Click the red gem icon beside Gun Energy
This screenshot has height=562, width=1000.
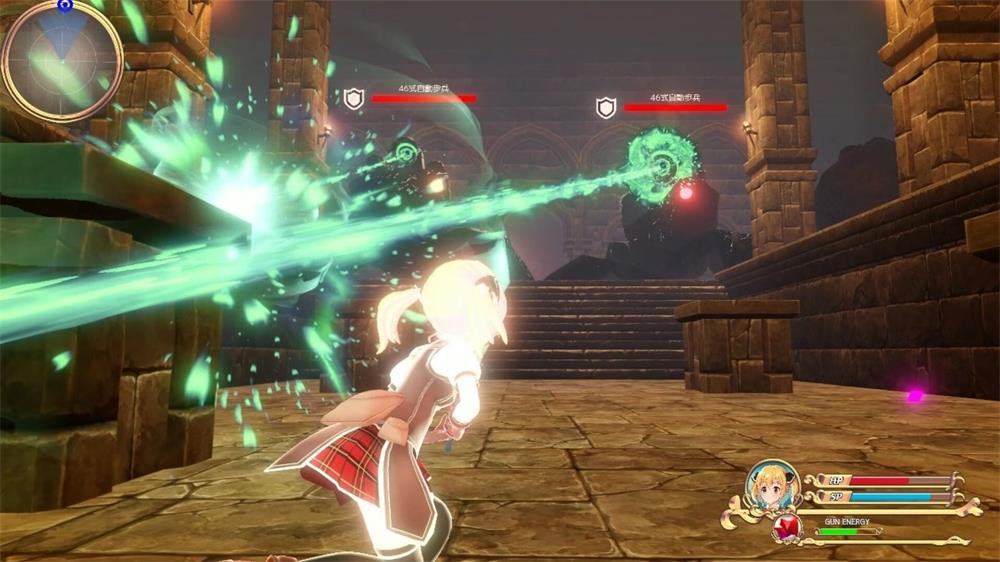point(787,527)
